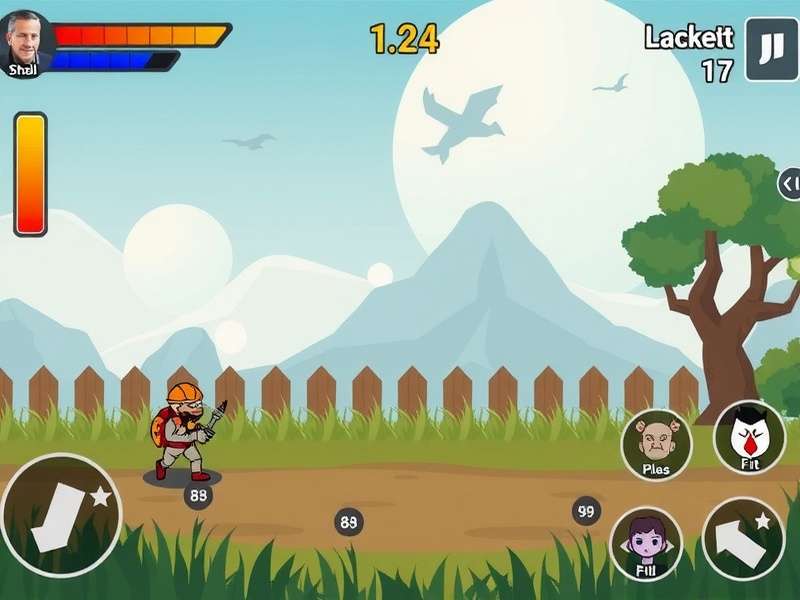Tap the up-left arrow star button
The width and height of the screenshot is (800, 600).
743,538
